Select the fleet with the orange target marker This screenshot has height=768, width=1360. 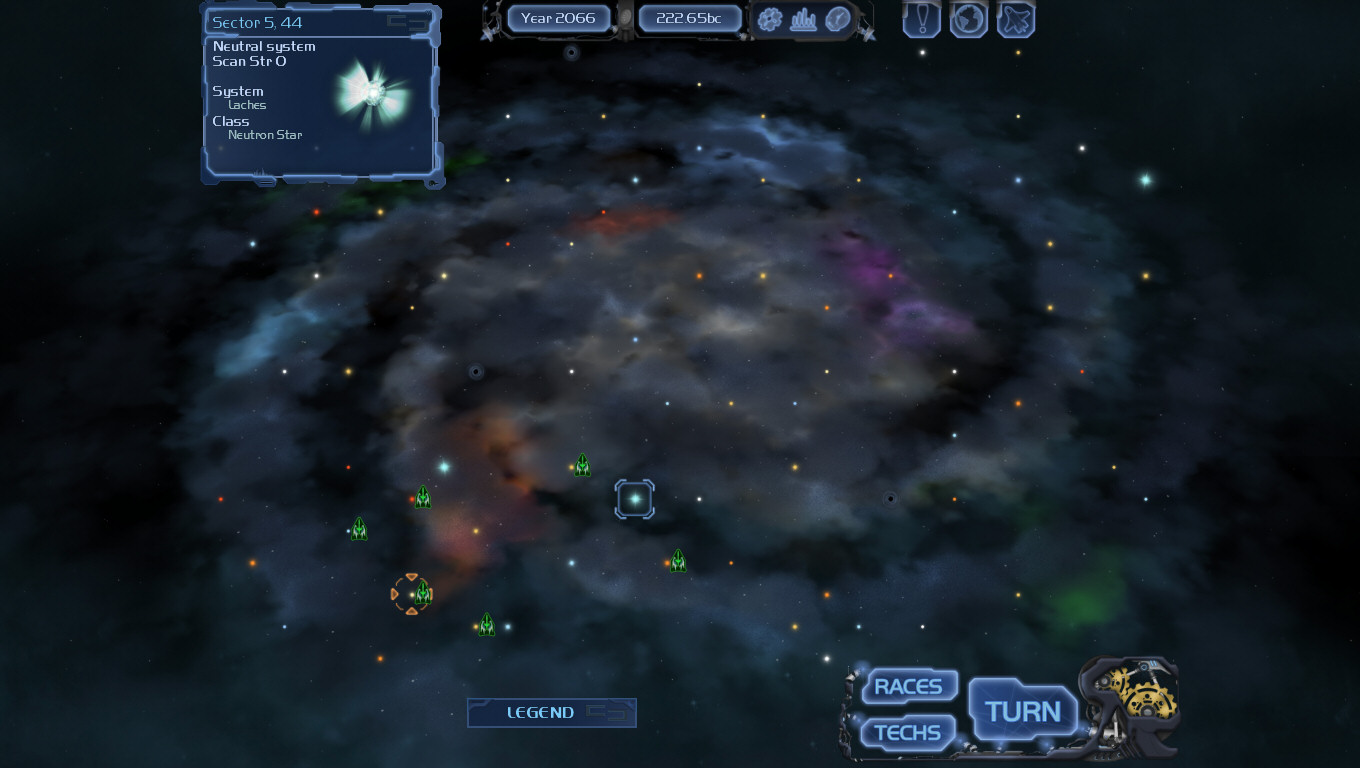[421, 593]
